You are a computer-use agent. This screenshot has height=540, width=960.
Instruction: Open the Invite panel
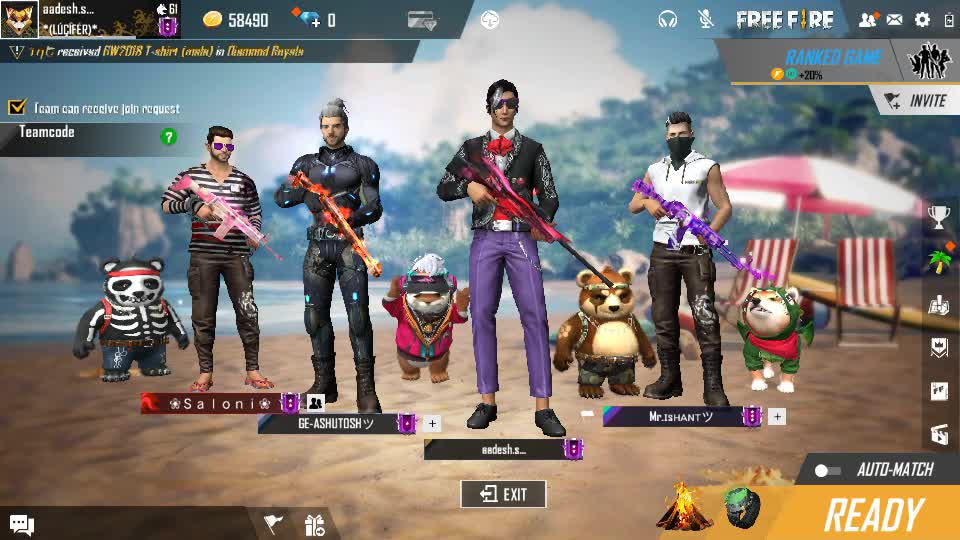point(916,101)
